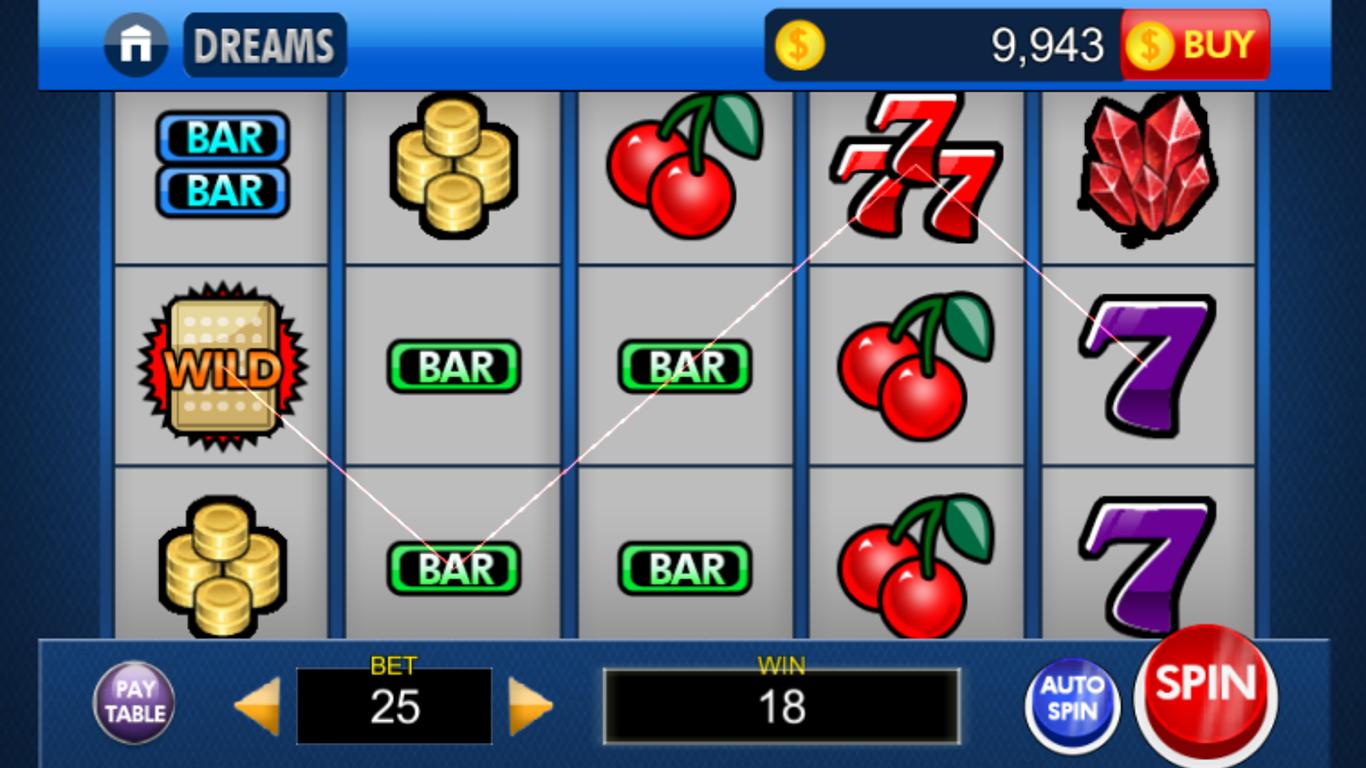
Task: Open the BUY coins screen
Action: 1196,43
